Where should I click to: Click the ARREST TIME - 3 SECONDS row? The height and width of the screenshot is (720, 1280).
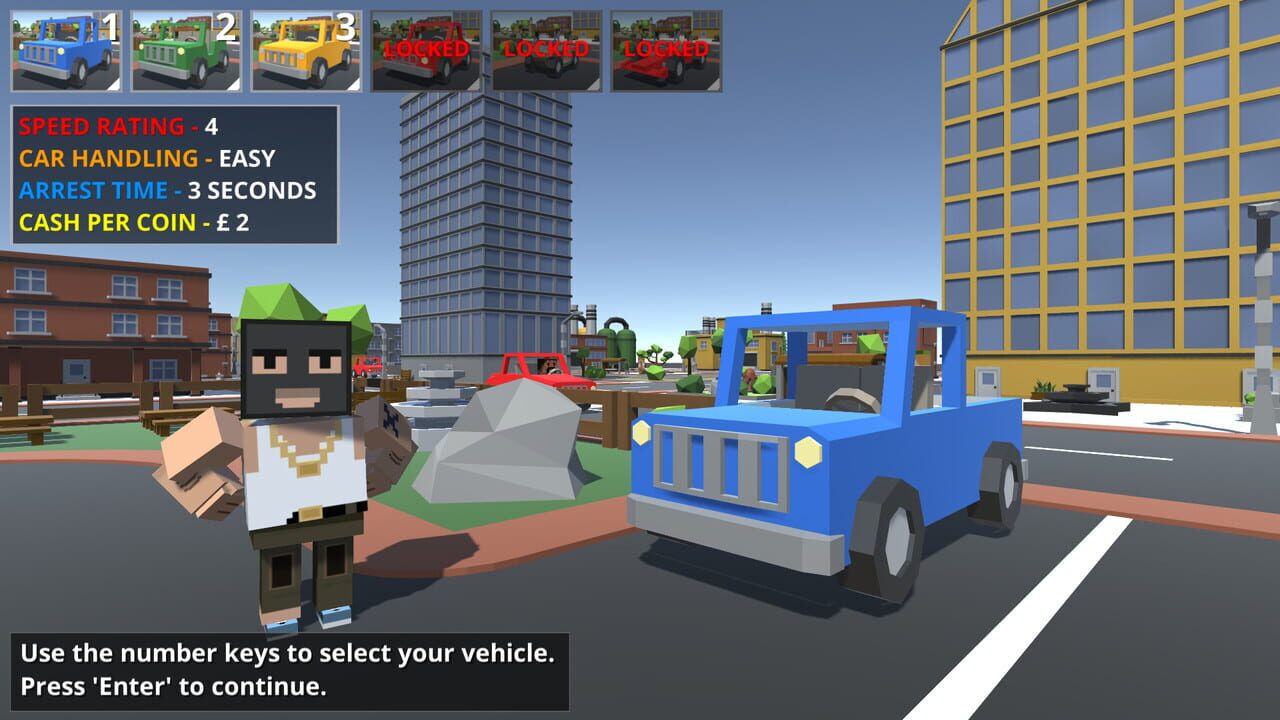(x=150, y=190)
